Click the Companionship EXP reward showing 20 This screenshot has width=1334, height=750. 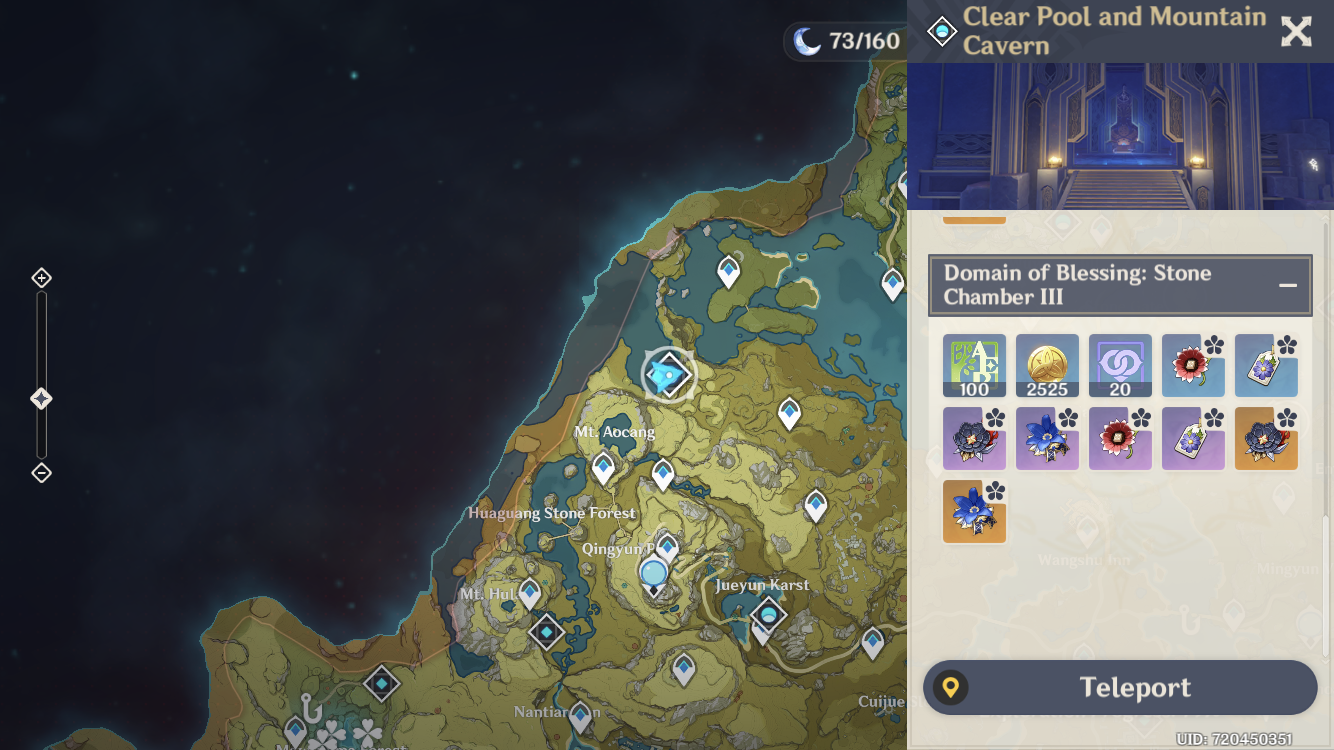click(x=1120, y=365)
